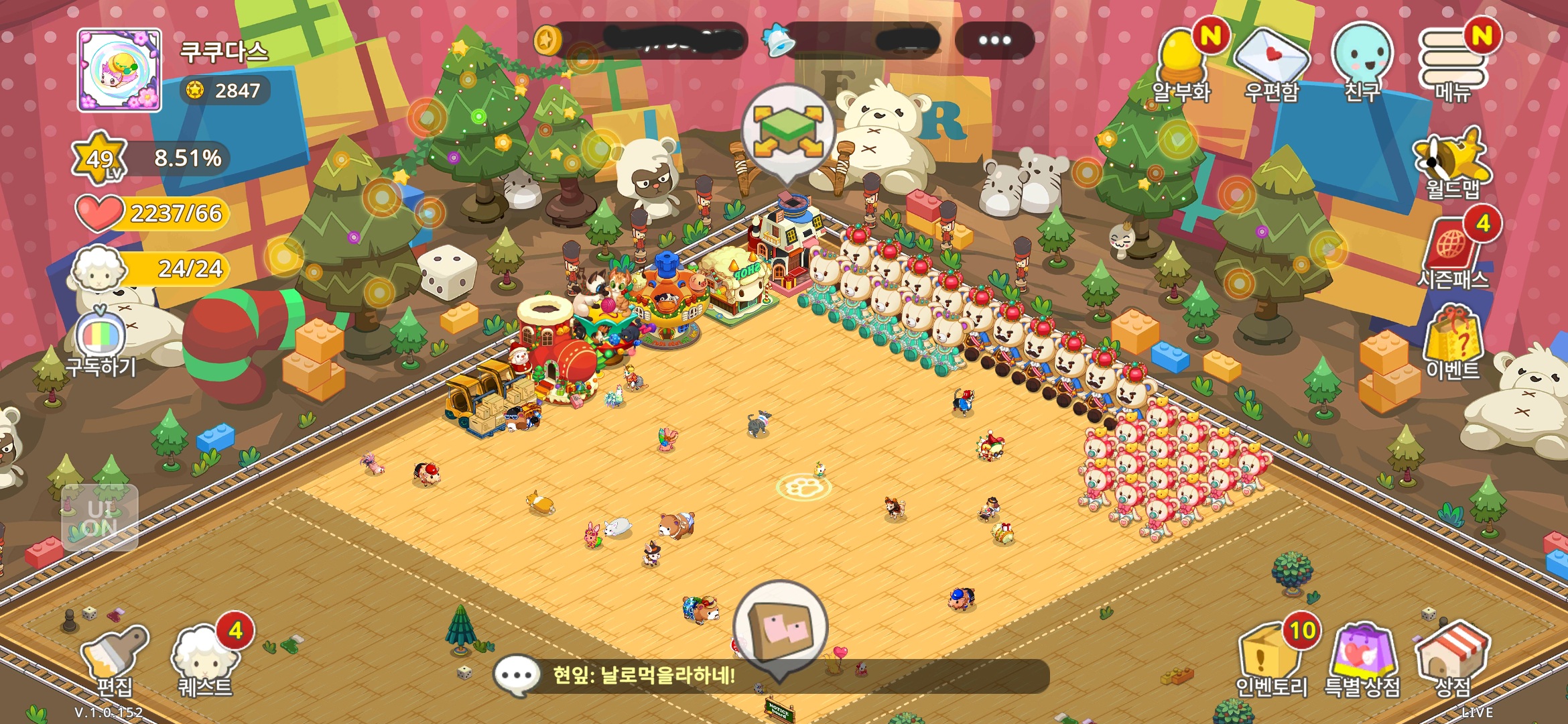Viewport: 1568px width, 724px height.
Task: Open the 알부화 egg hatching menu
Action: [1182, 64]
